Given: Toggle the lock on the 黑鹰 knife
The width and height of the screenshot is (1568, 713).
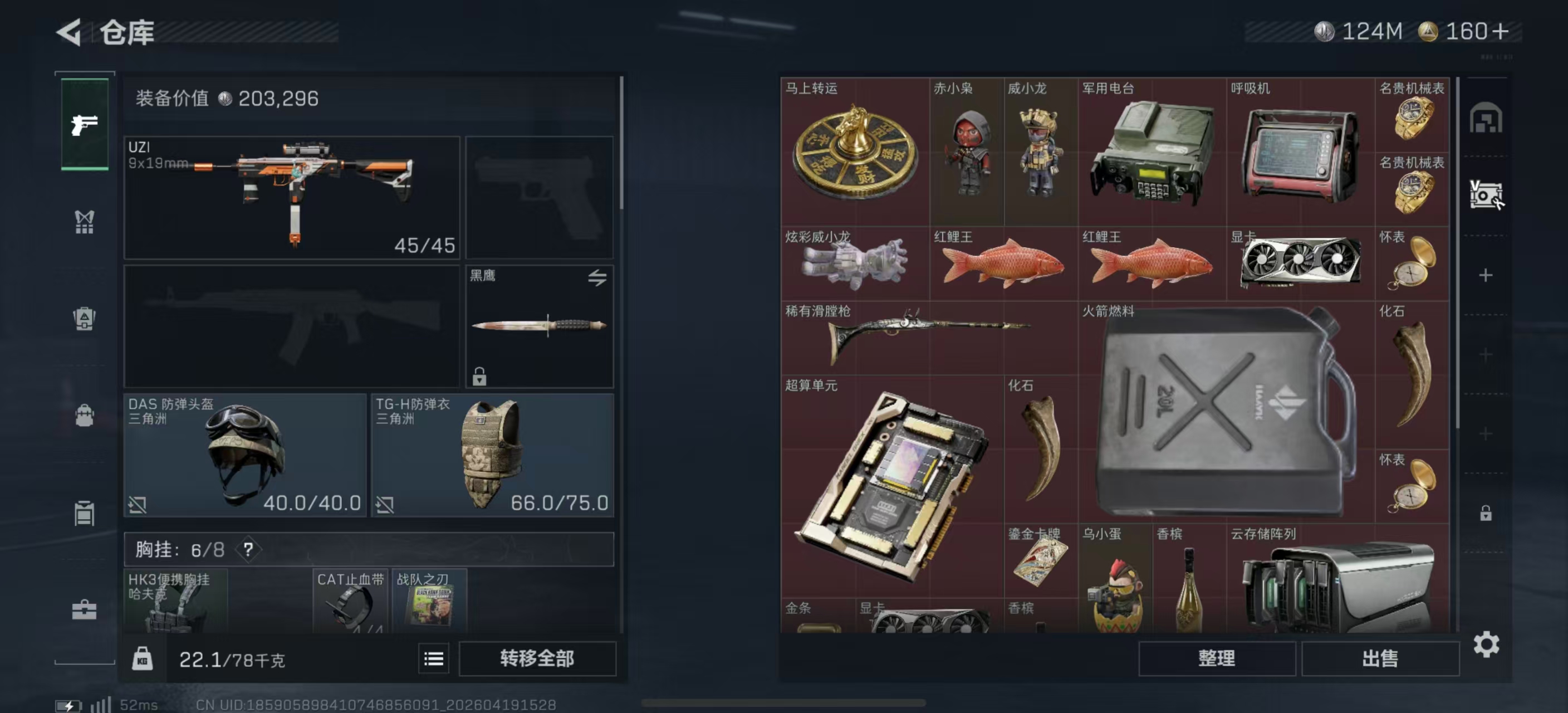Looking at the screenshot, I should point(481,378).
